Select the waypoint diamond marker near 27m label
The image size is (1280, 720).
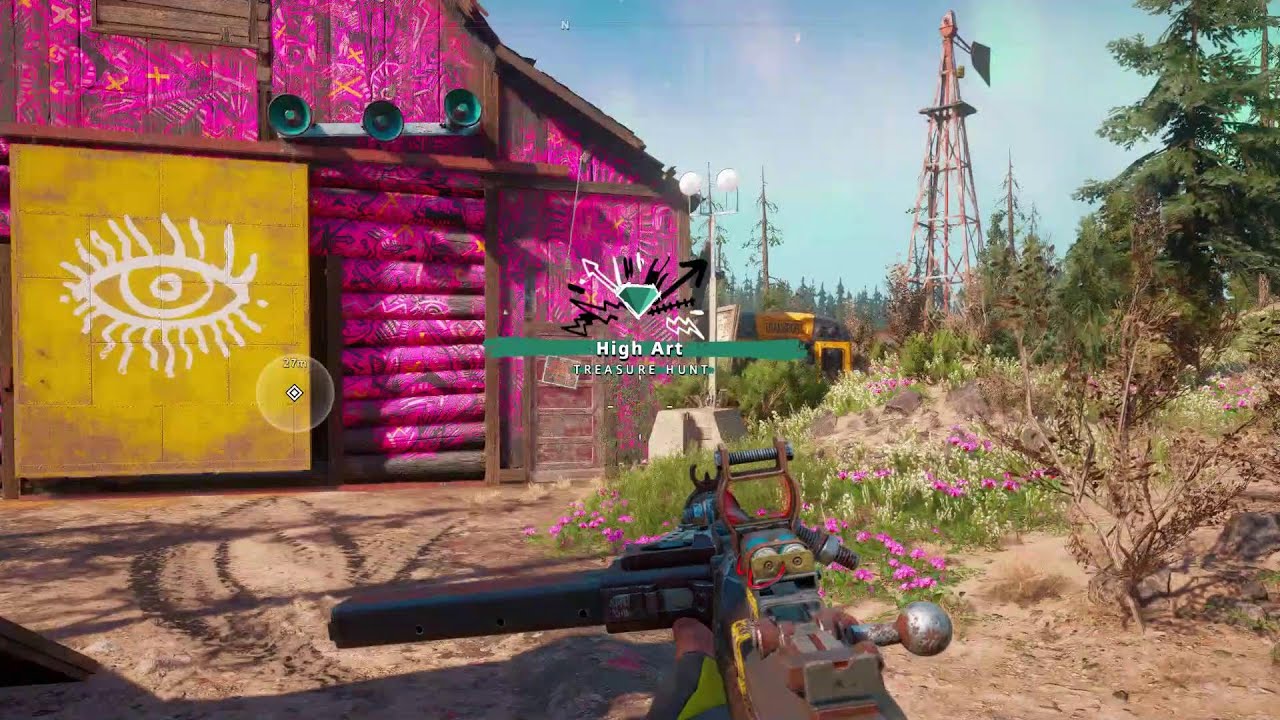click(x=295, y=394)
